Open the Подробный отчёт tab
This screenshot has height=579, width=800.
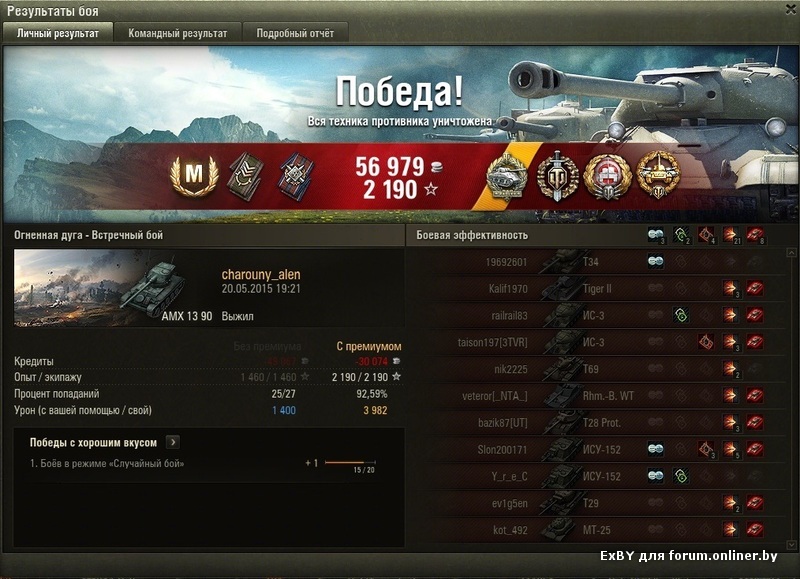click(x=295, y=33)
